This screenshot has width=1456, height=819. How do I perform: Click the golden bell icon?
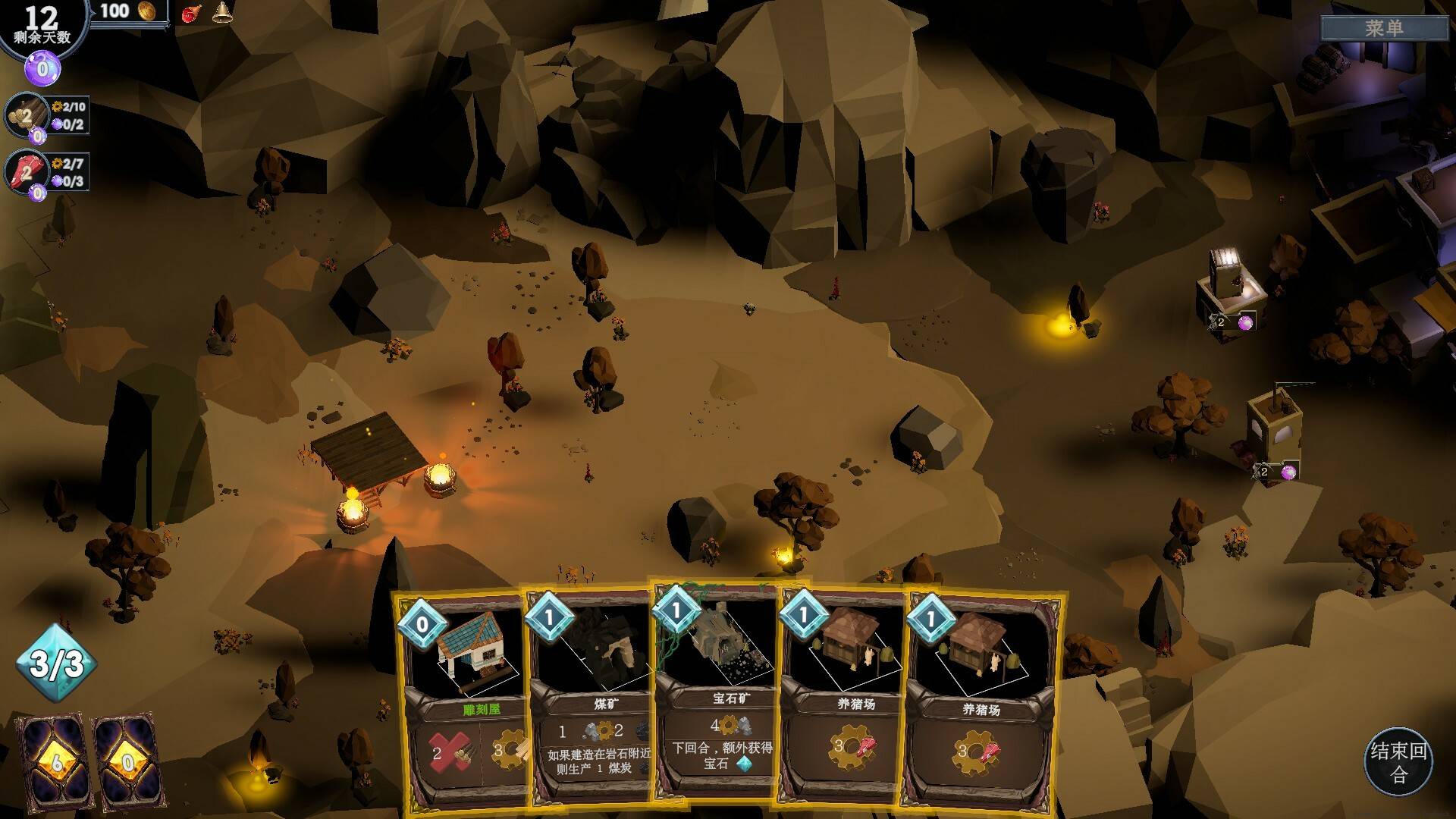tap(221, 12)
